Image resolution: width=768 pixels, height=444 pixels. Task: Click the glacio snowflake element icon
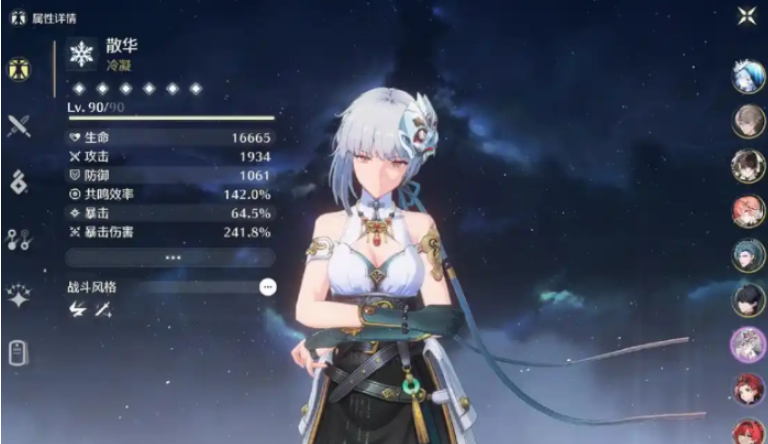[x=83, y=54]
